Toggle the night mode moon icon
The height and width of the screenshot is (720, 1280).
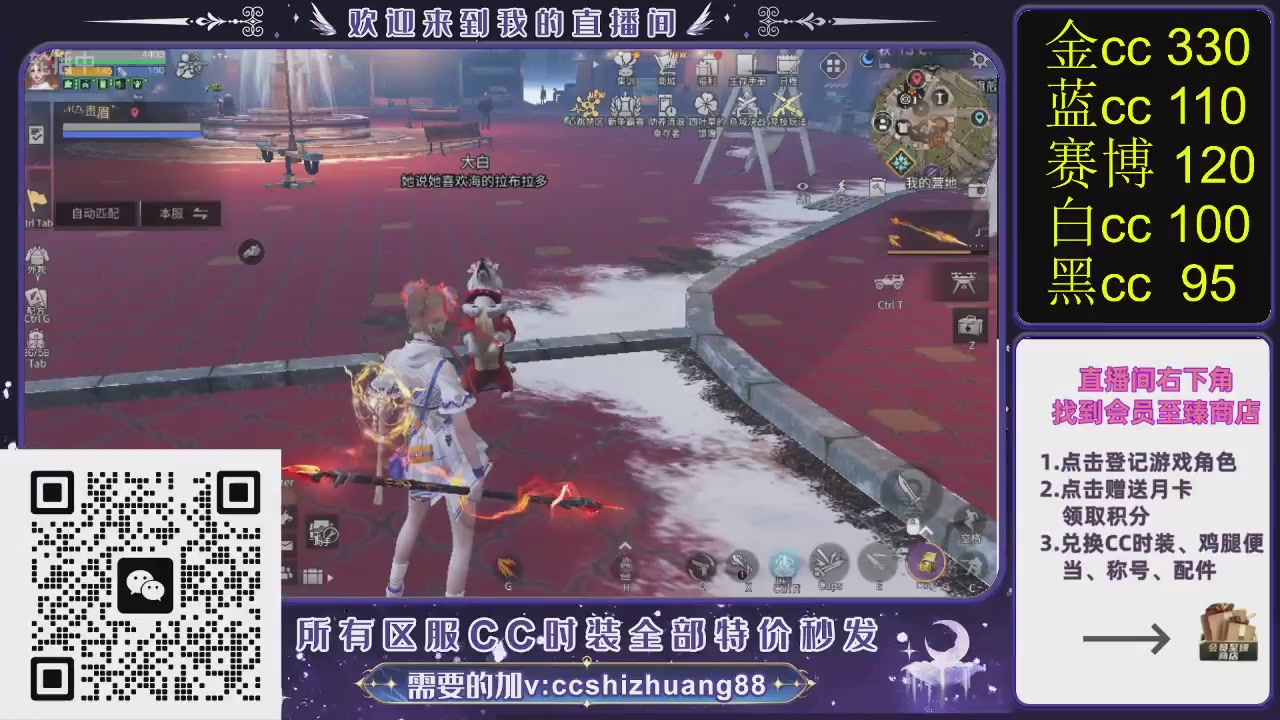point(866,59)
